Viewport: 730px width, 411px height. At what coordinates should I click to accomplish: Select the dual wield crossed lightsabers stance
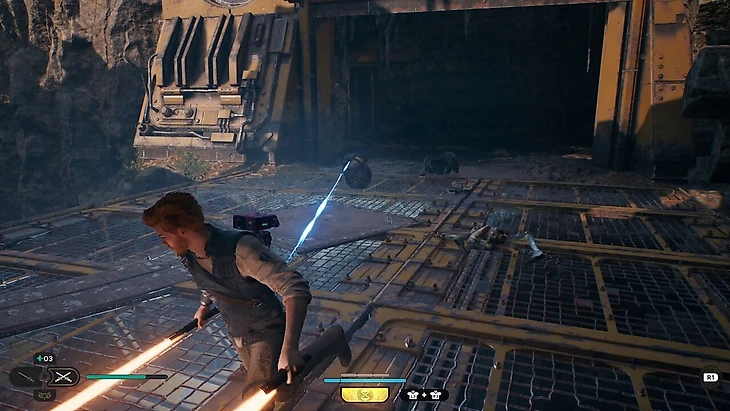tap(65, 377)
